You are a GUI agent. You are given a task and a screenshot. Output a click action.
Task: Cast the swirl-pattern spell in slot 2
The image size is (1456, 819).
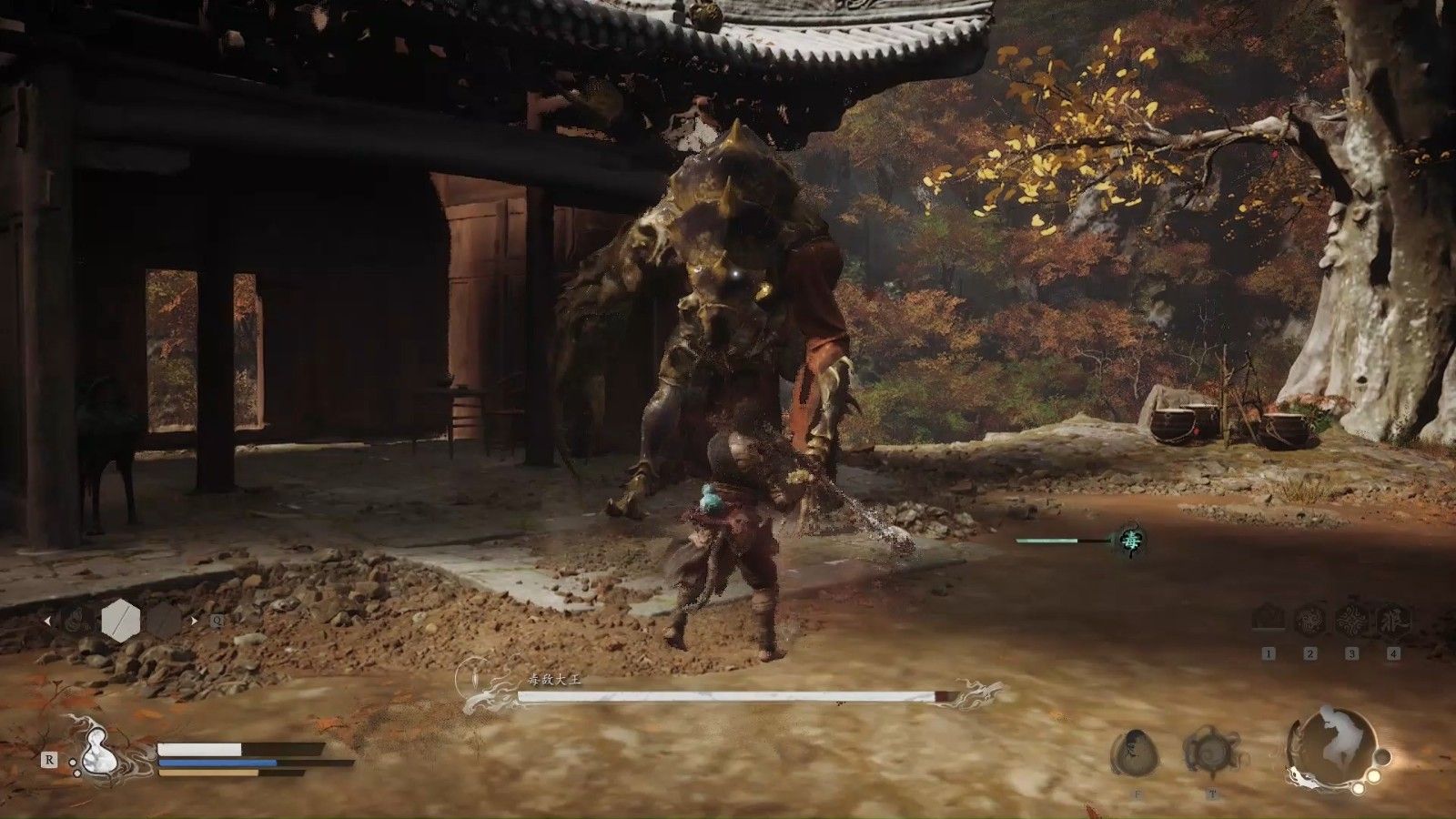[1310, 620]
